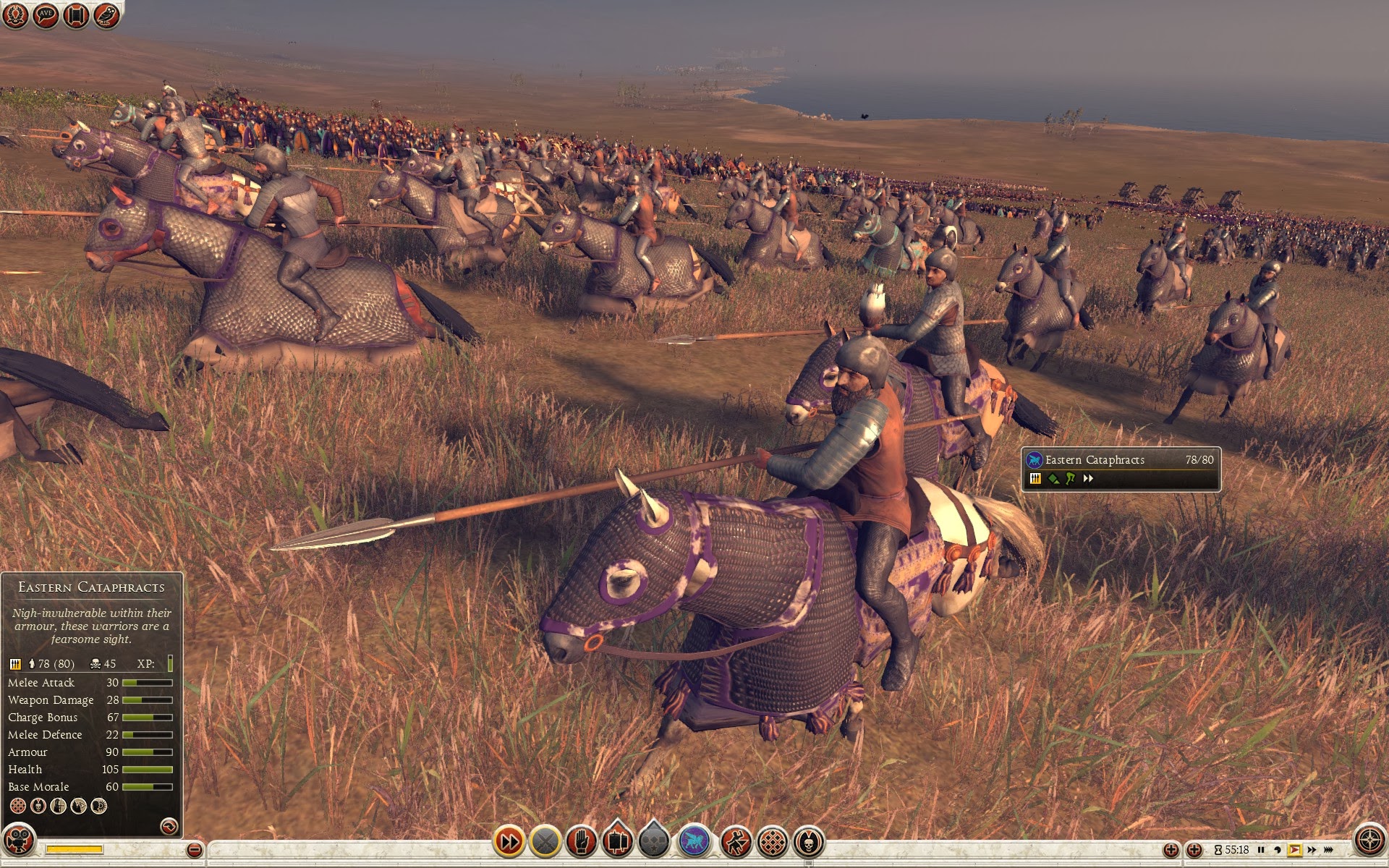Image resolution: width=1389 pixels, height=868 pixels.
Task: Activate the running soldier with arrow ability
Action: (736, 841)
